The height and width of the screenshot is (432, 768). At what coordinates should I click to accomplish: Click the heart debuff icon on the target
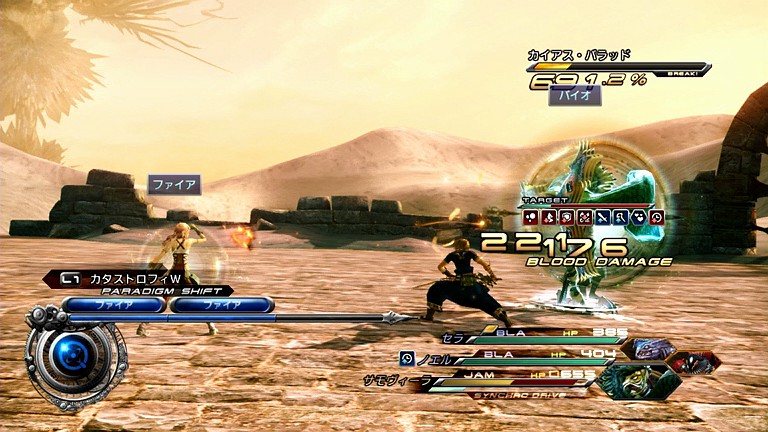pos(638,216)
